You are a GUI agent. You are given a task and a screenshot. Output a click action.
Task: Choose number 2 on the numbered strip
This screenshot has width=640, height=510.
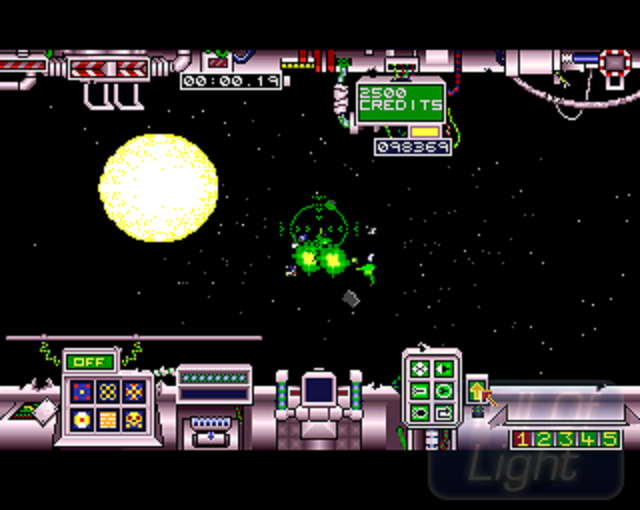point(544,439)
